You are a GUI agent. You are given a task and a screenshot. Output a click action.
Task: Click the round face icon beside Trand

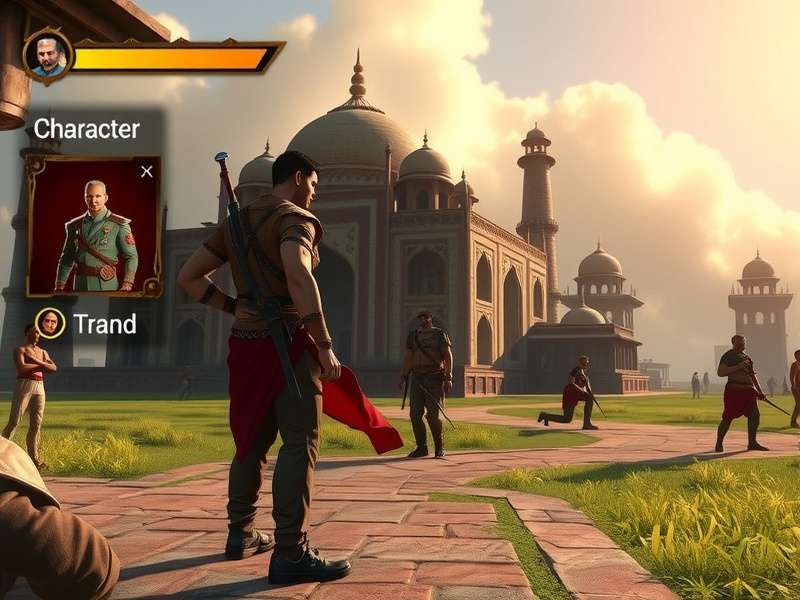50,323
